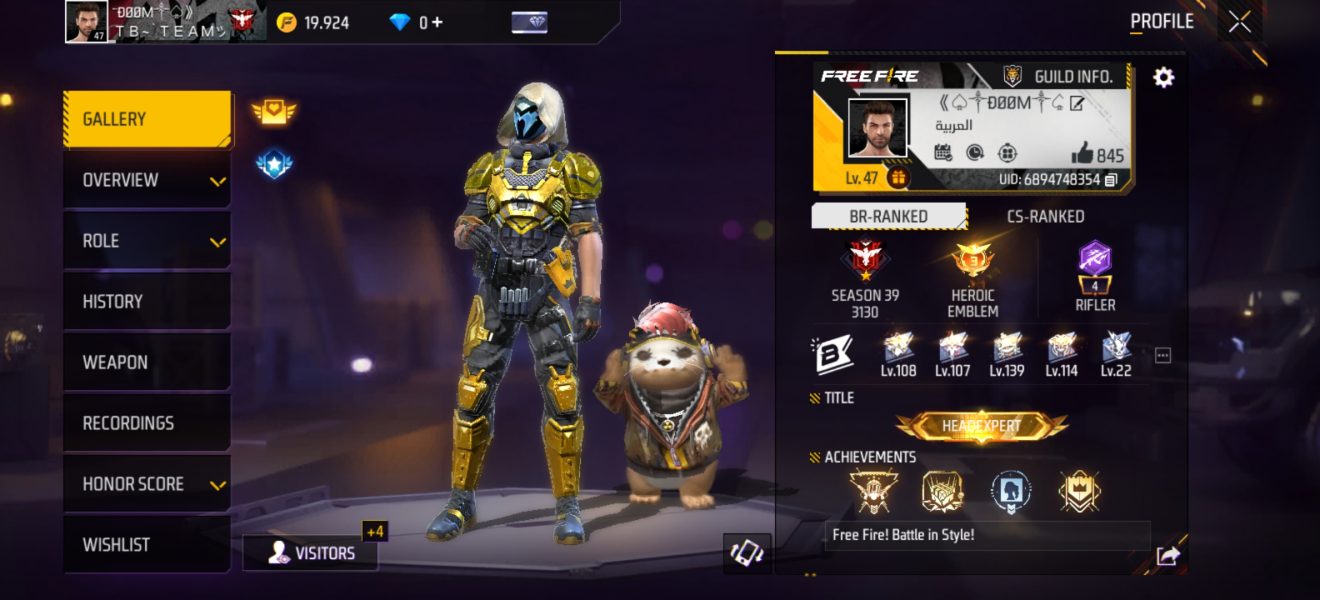The image size is (1320, 600).
Task: Open profile settings gear
Action: point(1164,77)
